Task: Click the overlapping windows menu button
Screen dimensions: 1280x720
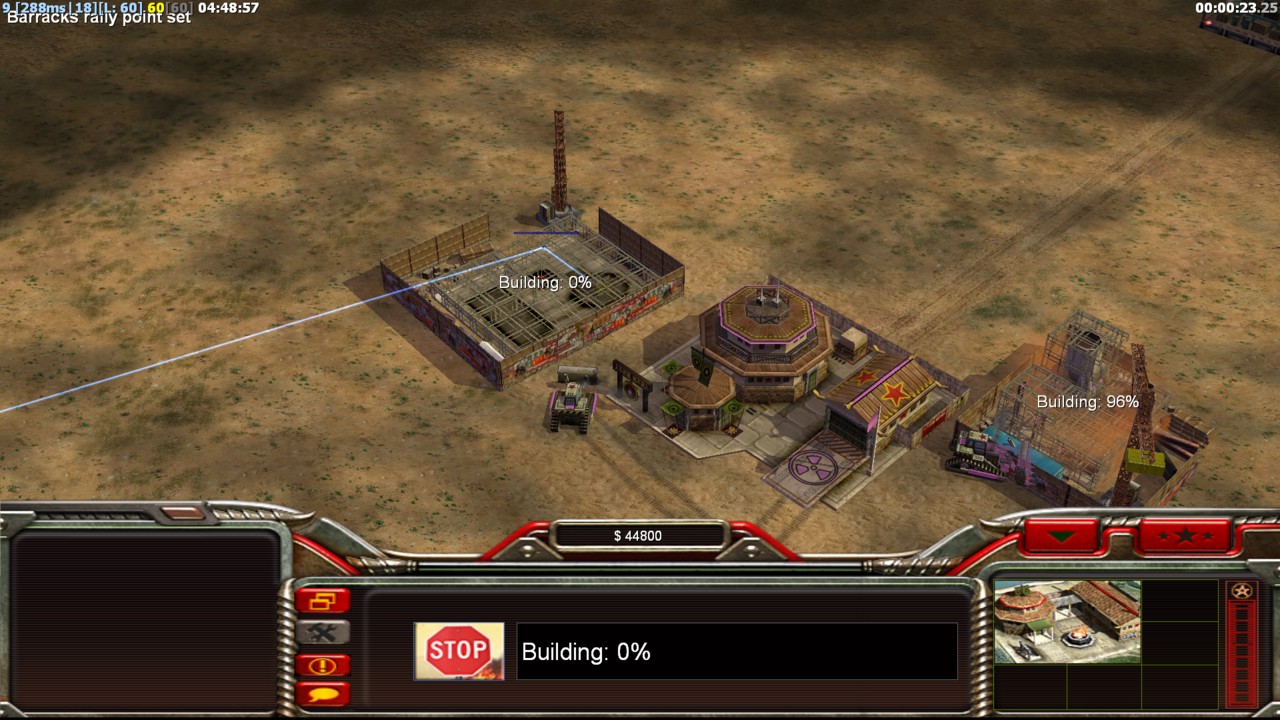Action: point(322,601)
